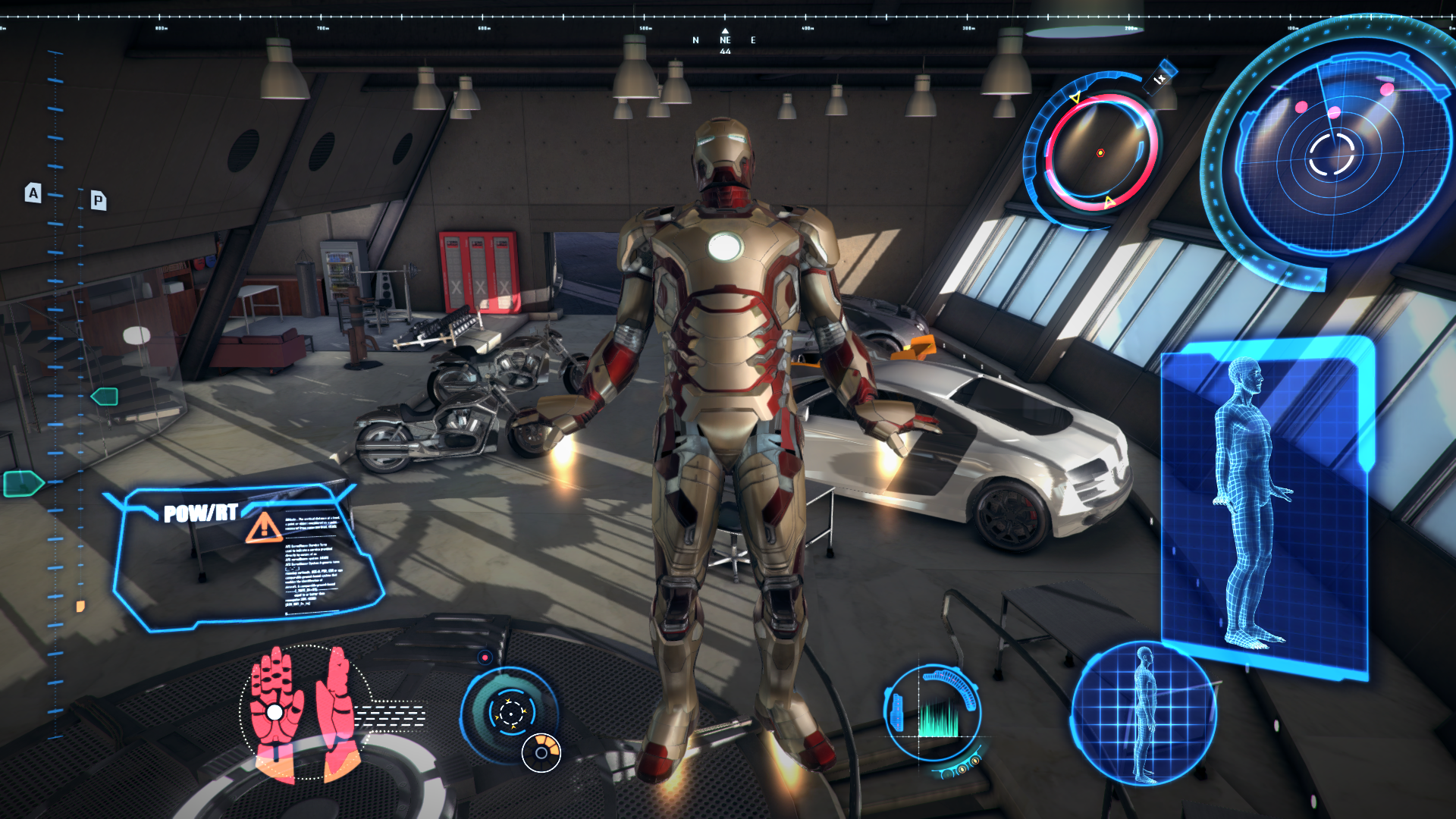Select the P marker on pitch scale
This screenshot has width=1456, height=819.
click(x=98, y=201)
